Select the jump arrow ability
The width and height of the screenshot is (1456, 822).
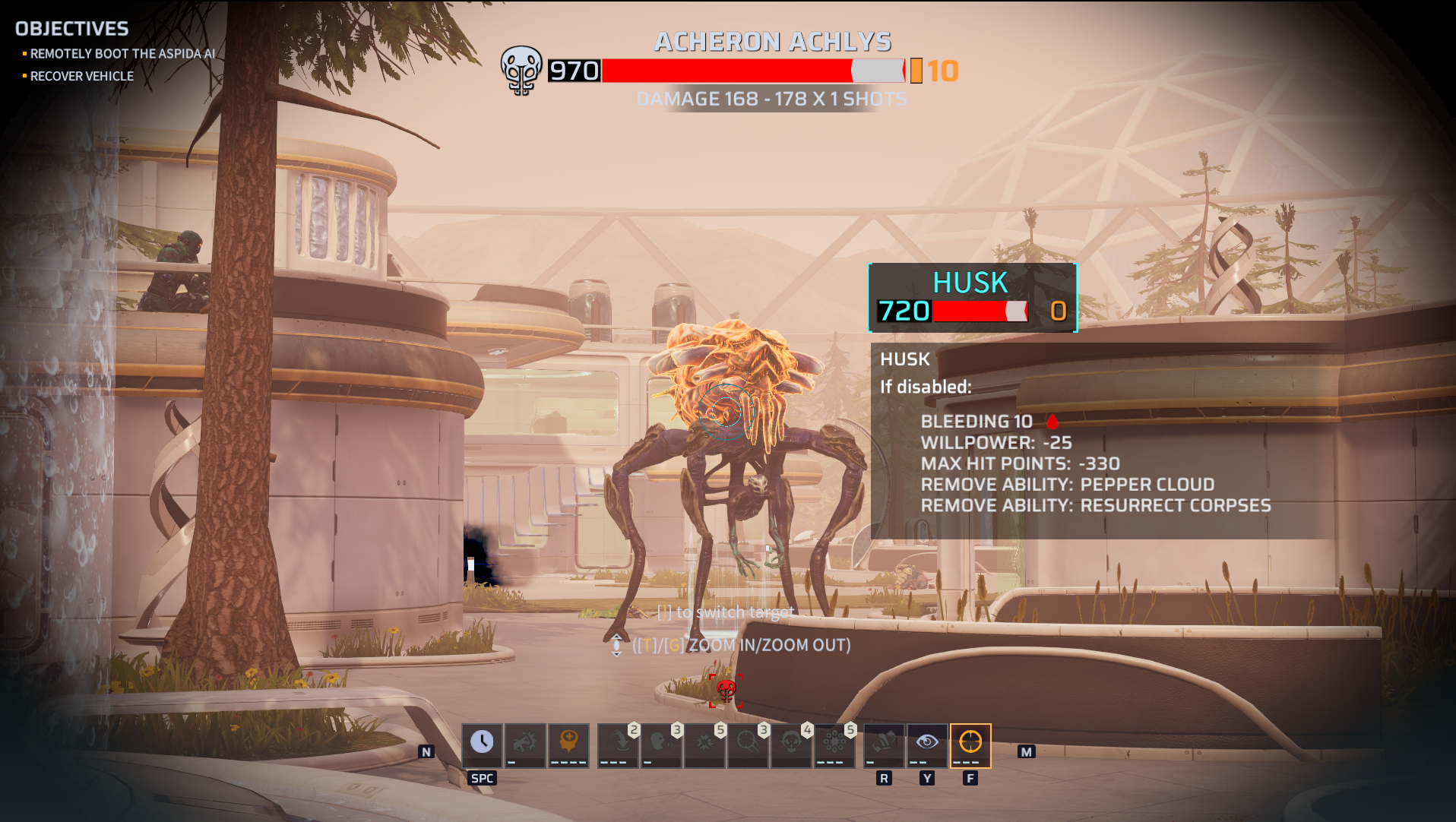(618, 742)
